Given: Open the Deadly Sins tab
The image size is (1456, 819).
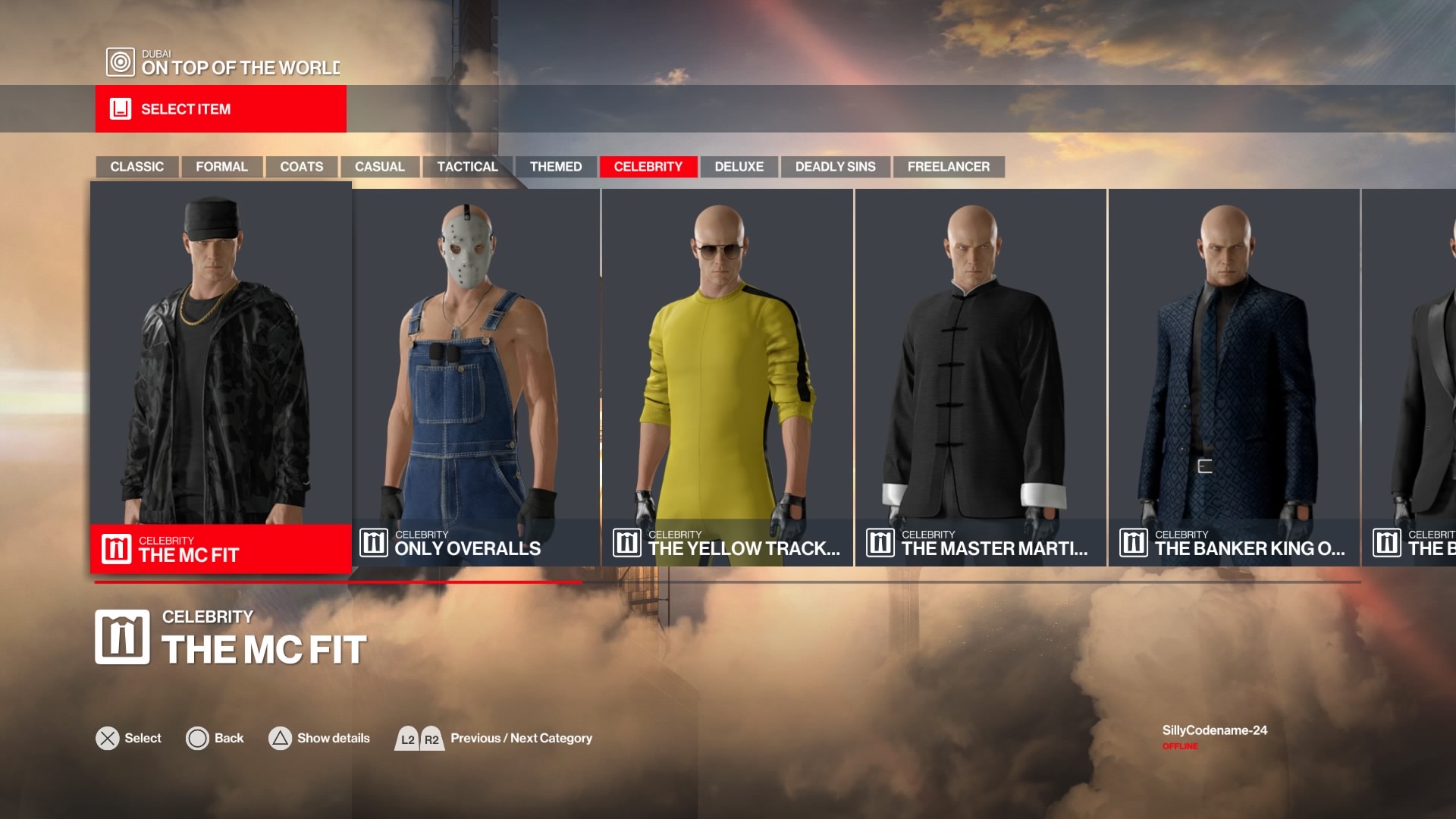Looking at the screenshot, I should click(x=835, y=167).
